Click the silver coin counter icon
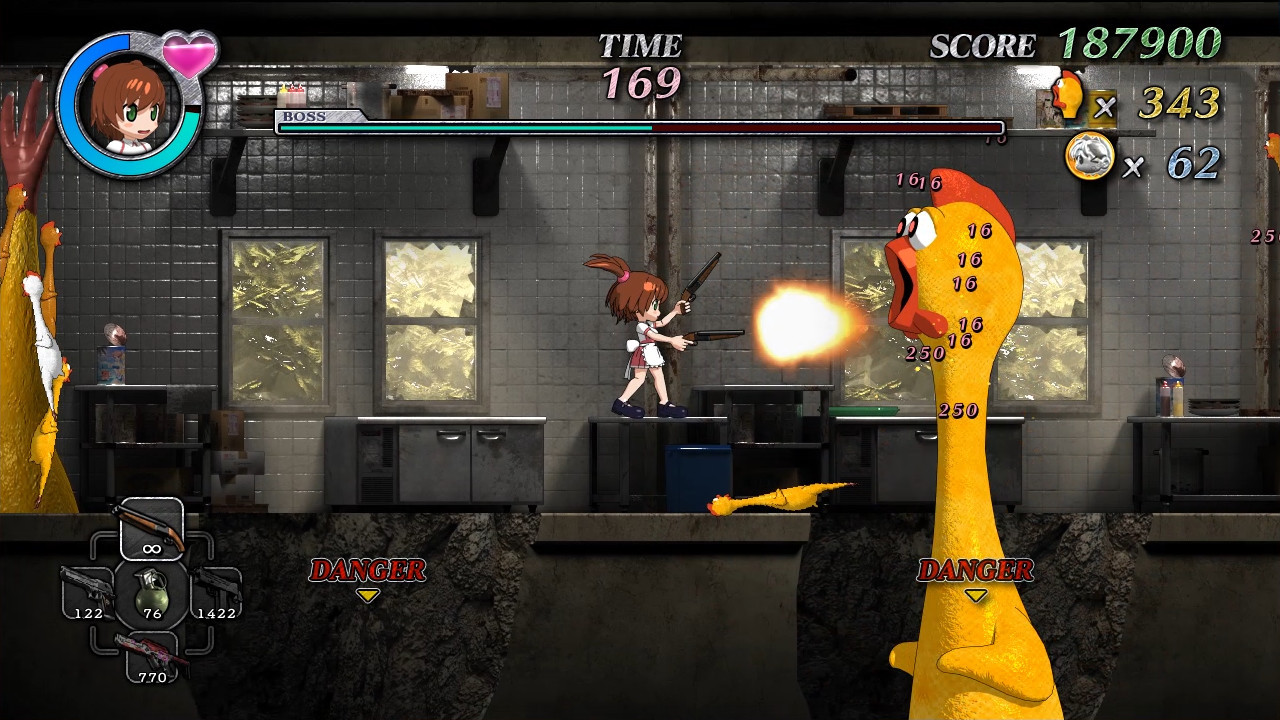Screen dimensions: 1280x720 click(1089, 158)
